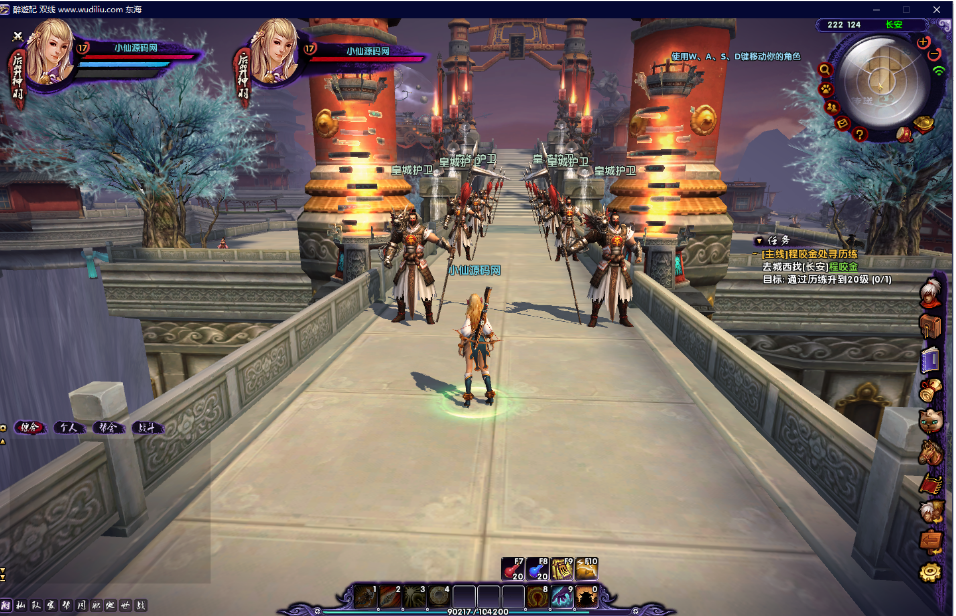Click the magnifying glass search icon by the minimap
The width and height of the screenshot is (956, 616).
(x=824, y=69)
